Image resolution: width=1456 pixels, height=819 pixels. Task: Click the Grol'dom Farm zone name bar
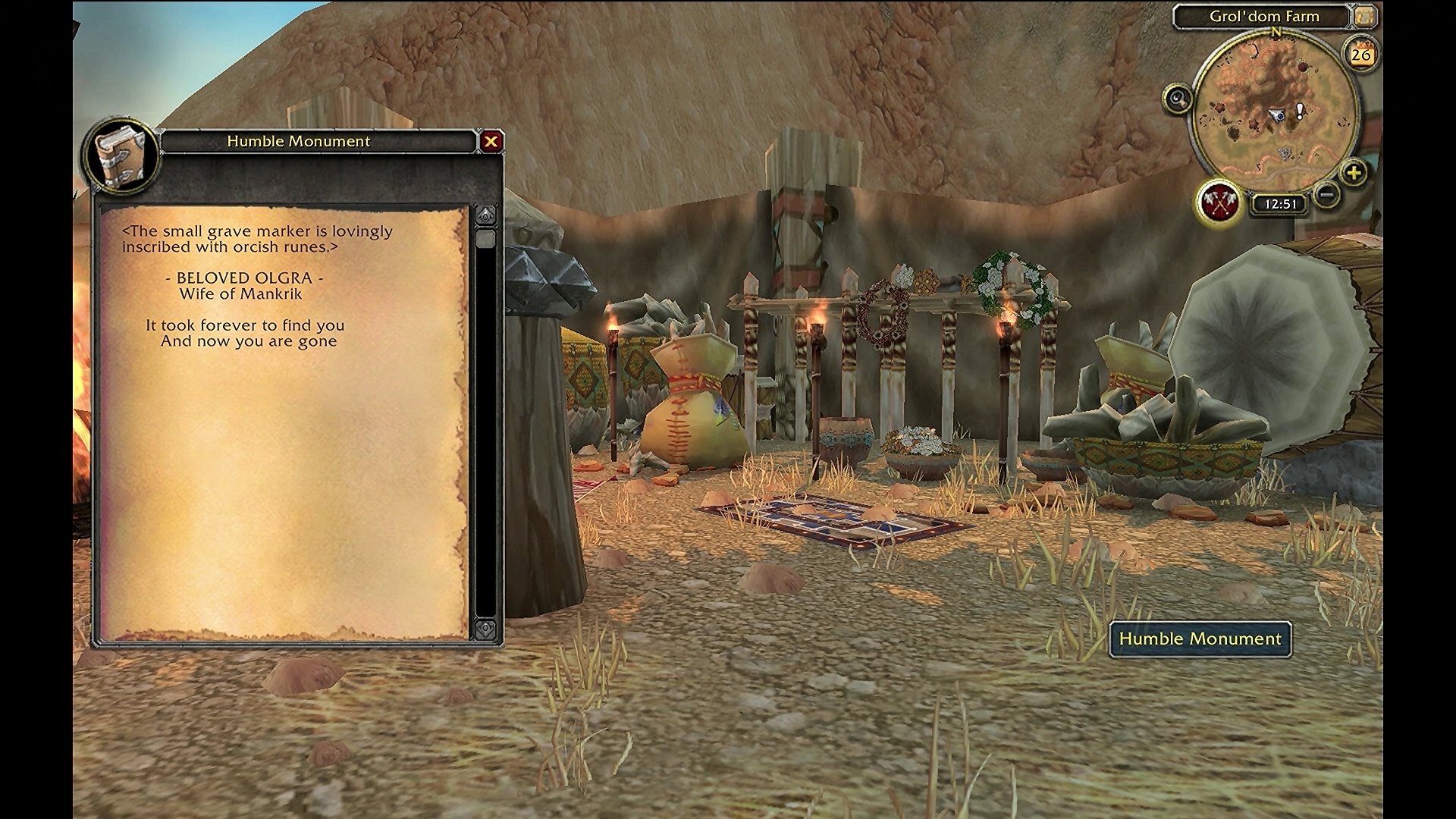click(1264, 16)
